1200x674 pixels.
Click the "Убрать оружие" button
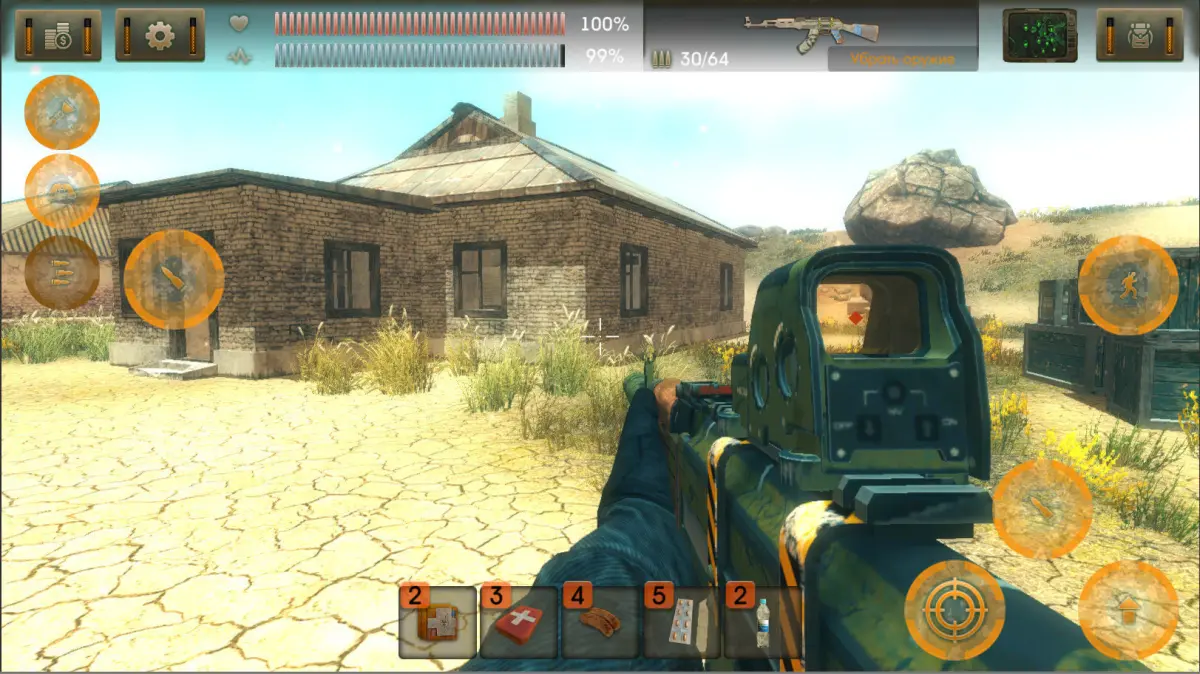tap(902, 59)
